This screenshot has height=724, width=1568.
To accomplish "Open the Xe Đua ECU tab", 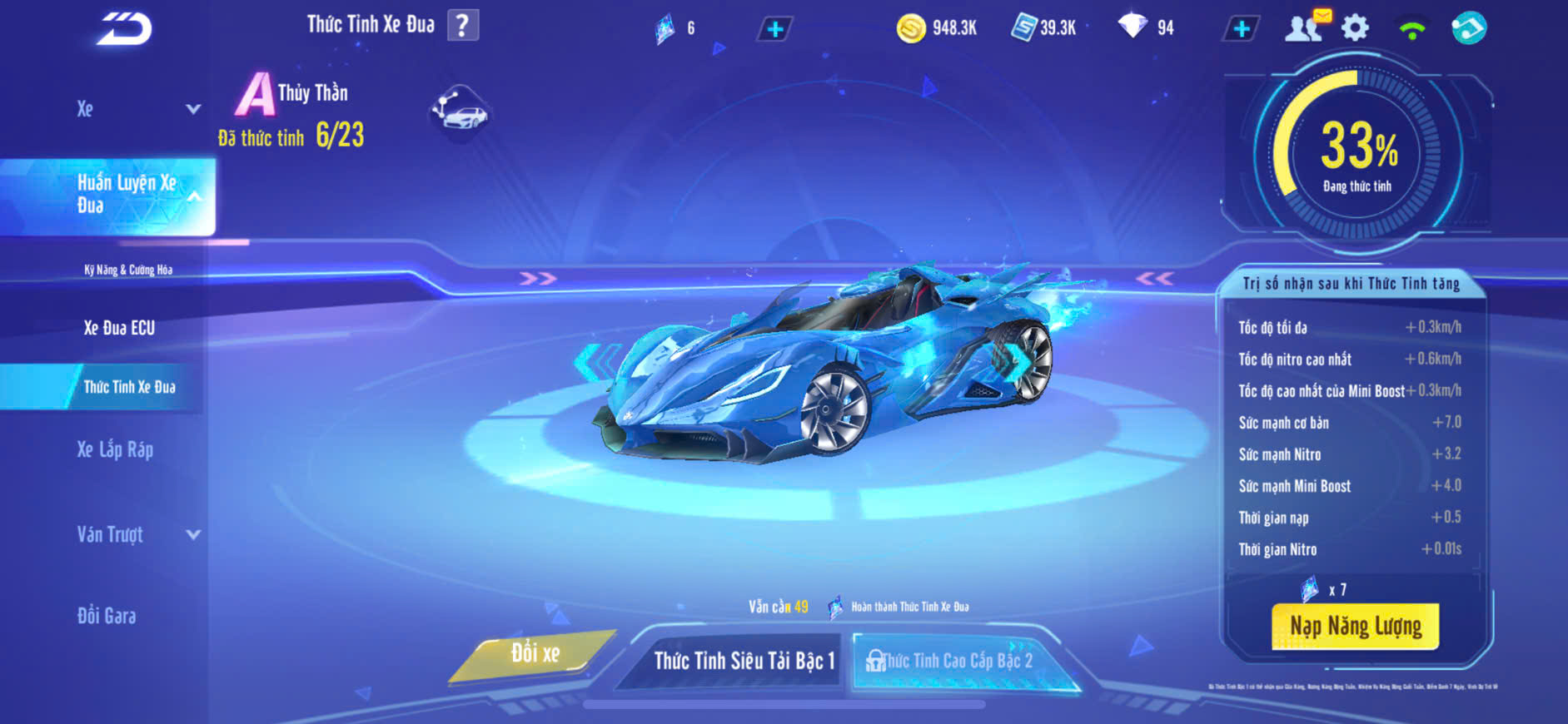I will 119,328.
